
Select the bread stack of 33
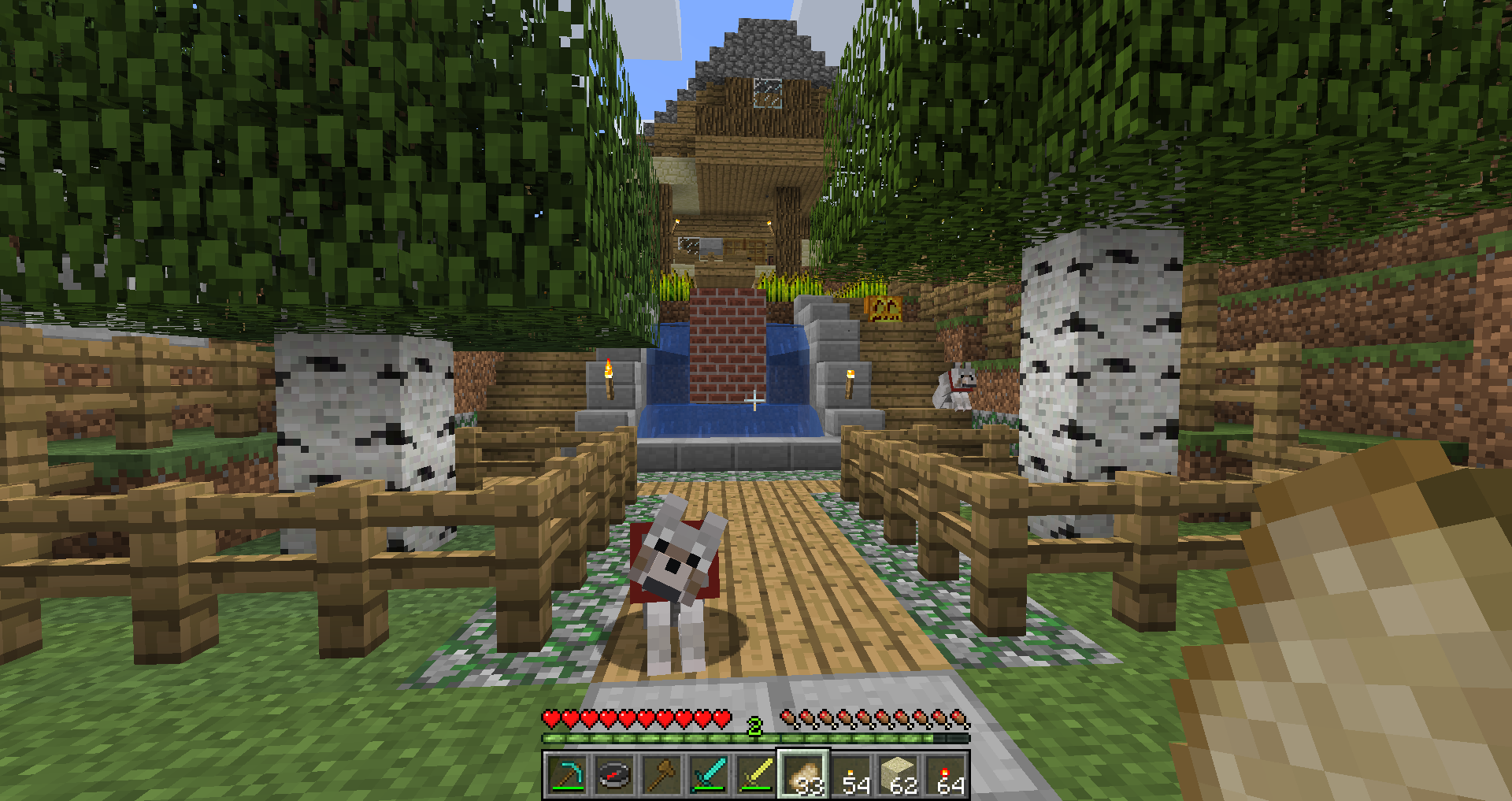coord(803,775)
